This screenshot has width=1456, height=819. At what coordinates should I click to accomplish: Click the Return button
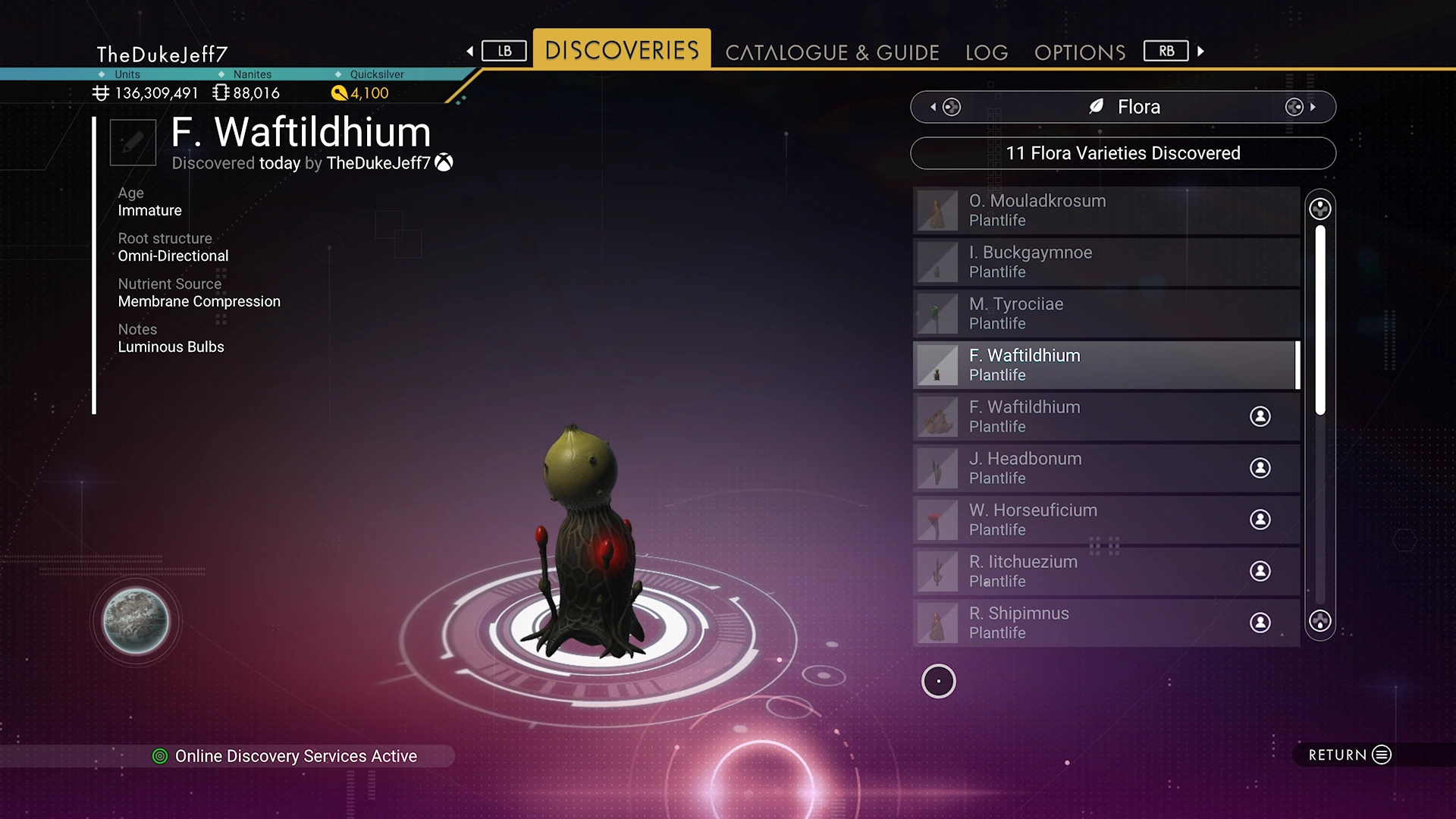pyautogui.click(x=1349, y=755)
